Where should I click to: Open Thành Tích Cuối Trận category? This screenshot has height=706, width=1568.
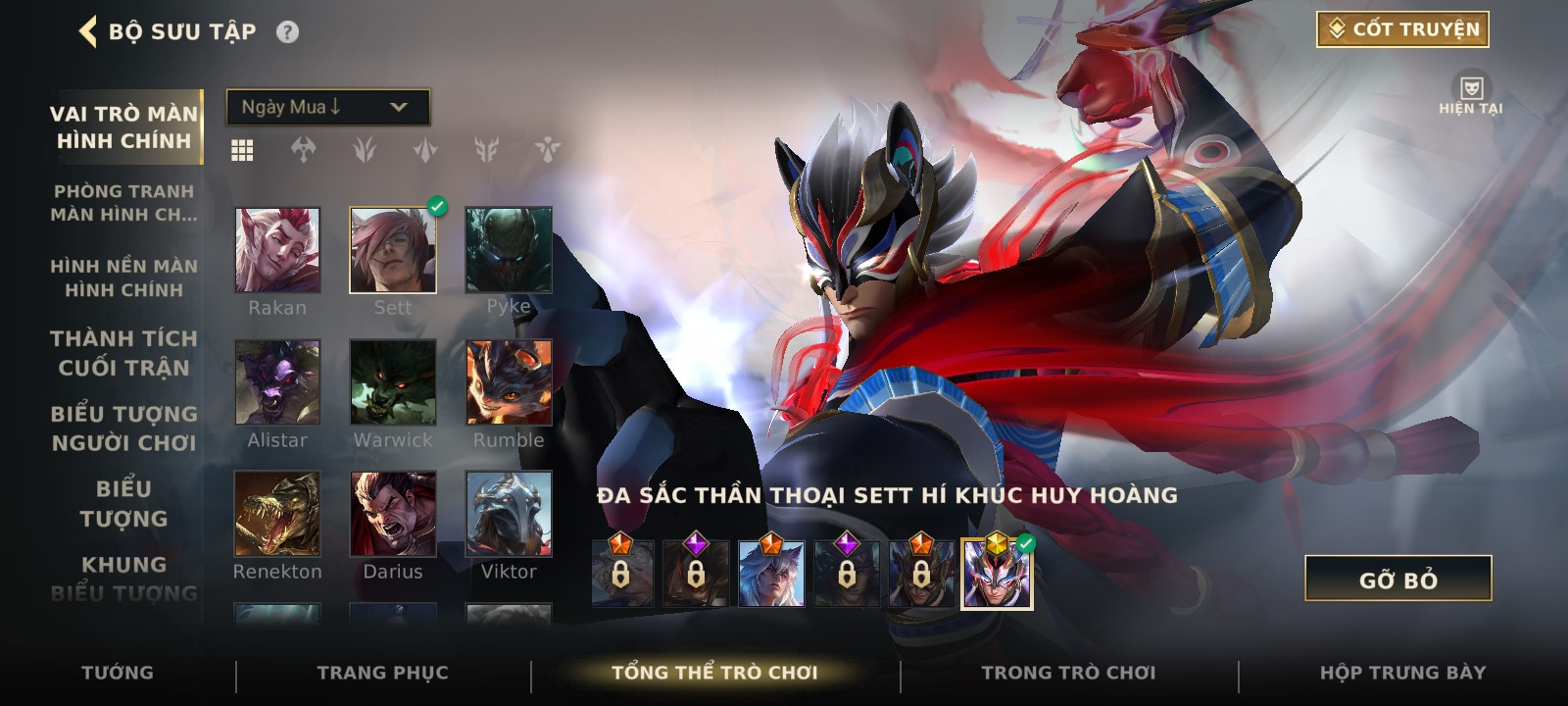pyautogui.click(x=123, y=353)
